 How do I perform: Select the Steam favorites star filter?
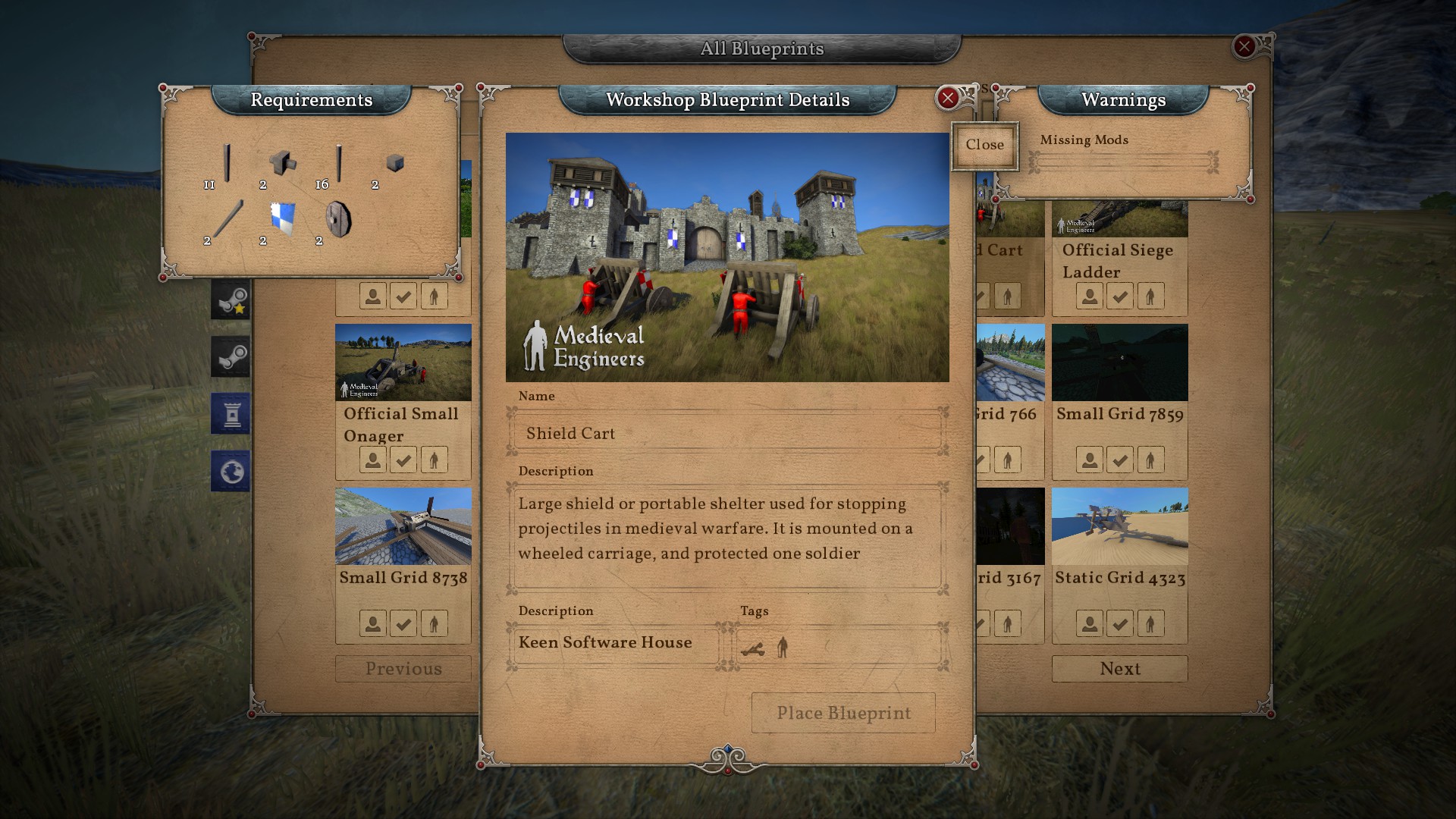click(x=231, y=300)
